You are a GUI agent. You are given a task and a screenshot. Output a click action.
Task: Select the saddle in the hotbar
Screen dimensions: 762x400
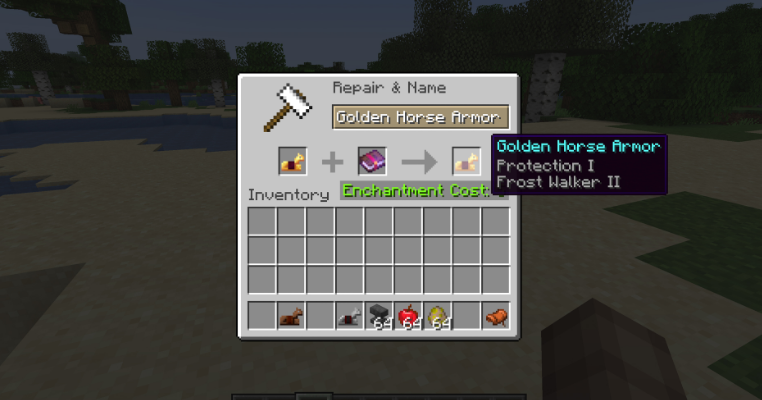point(496,316)
